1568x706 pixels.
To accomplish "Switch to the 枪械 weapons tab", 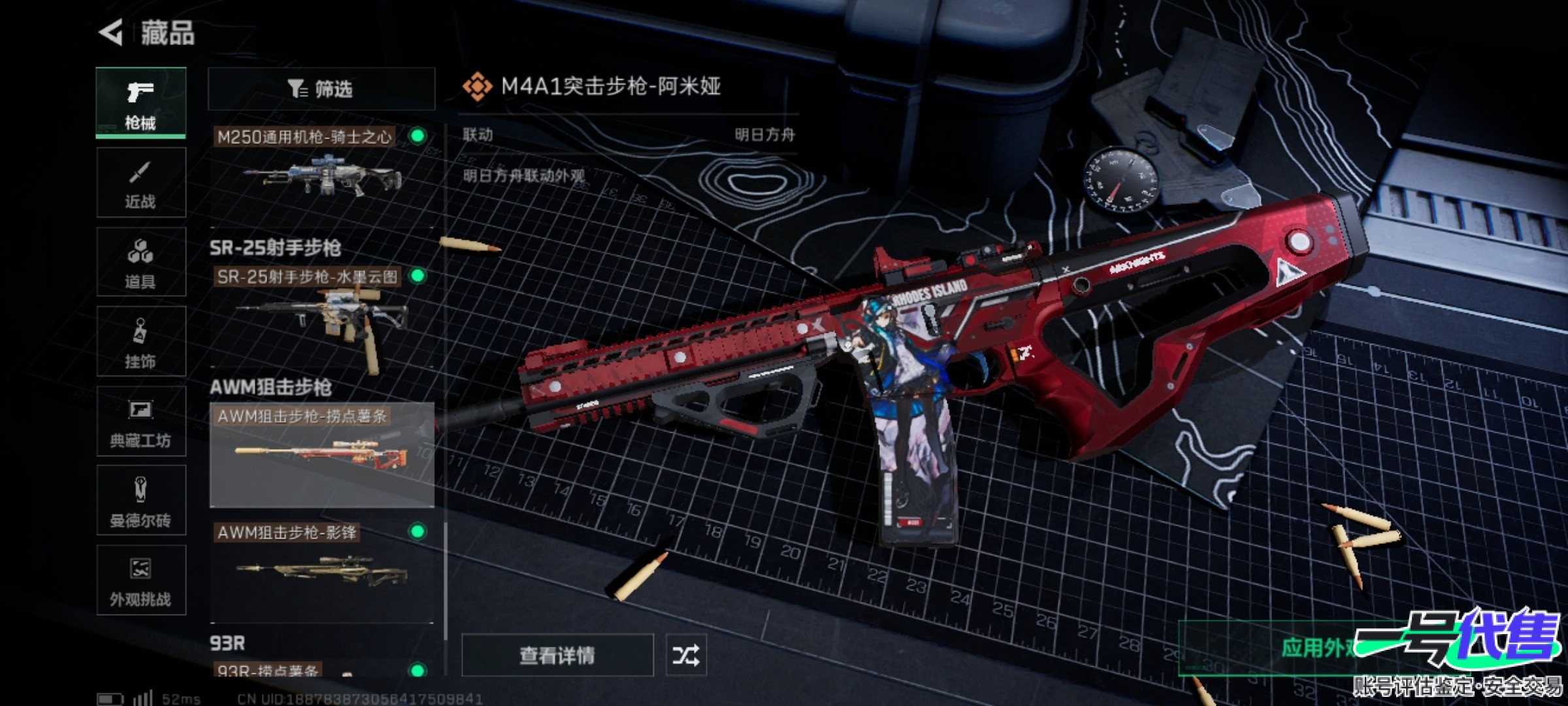I will (x=140, y=103).
